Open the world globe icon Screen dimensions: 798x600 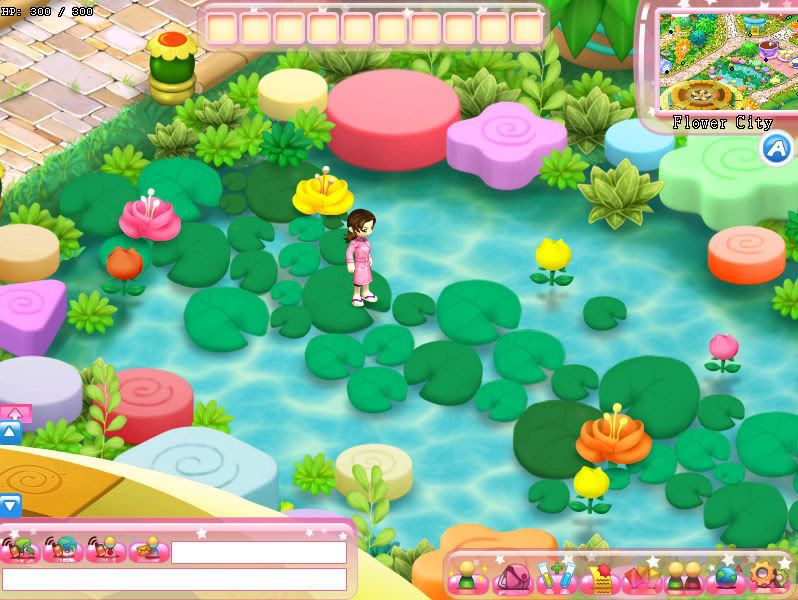(726, 577)
